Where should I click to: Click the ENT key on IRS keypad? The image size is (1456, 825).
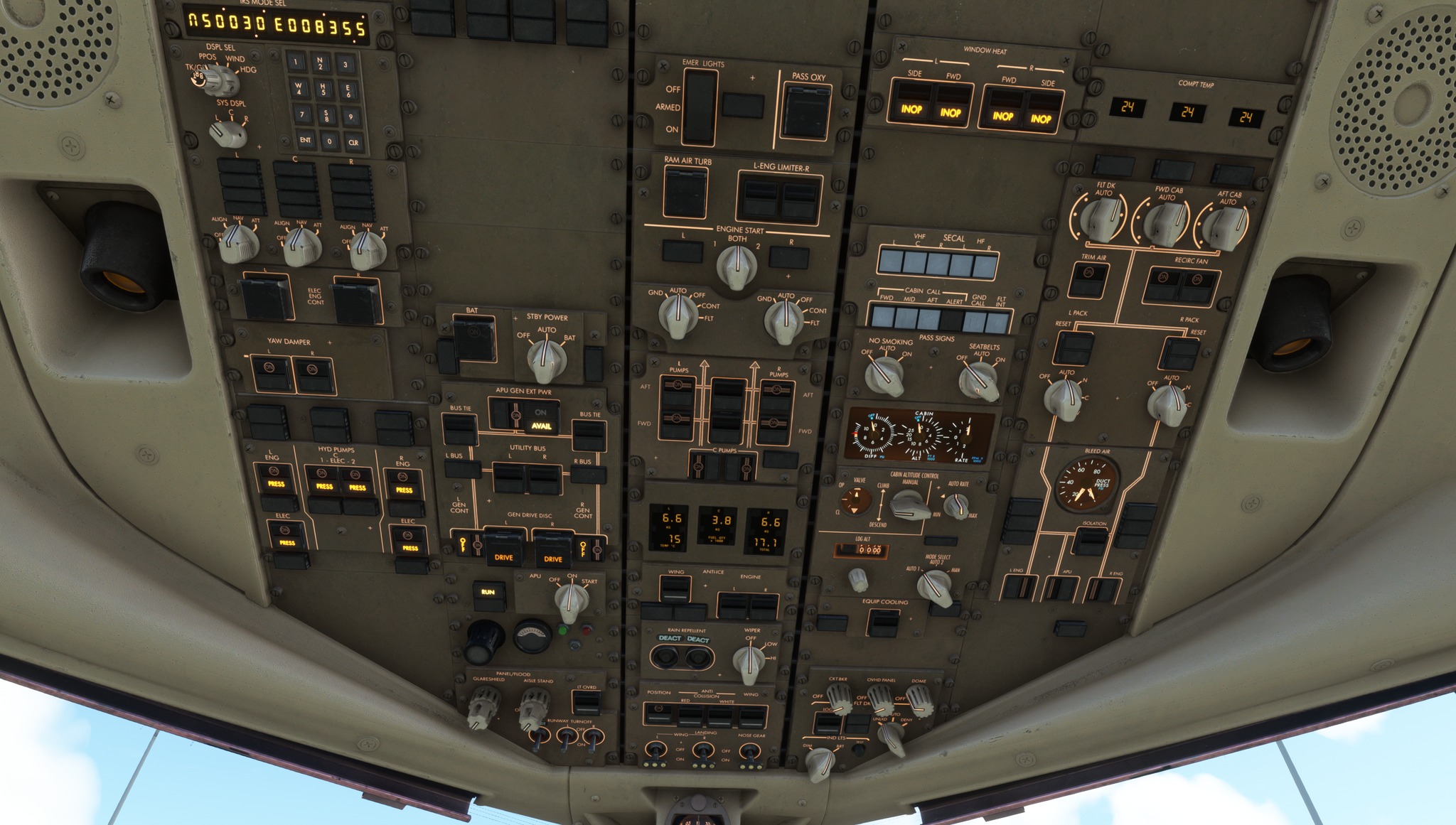[305, 140]
